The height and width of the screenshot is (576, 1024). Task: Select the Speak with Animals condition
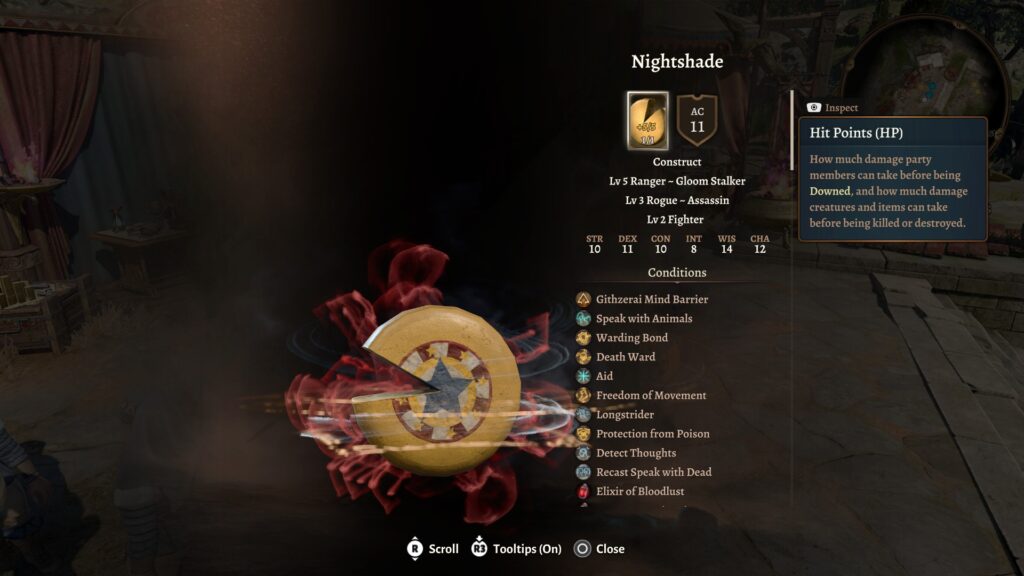pyautogui.click(x=643, y=318)
